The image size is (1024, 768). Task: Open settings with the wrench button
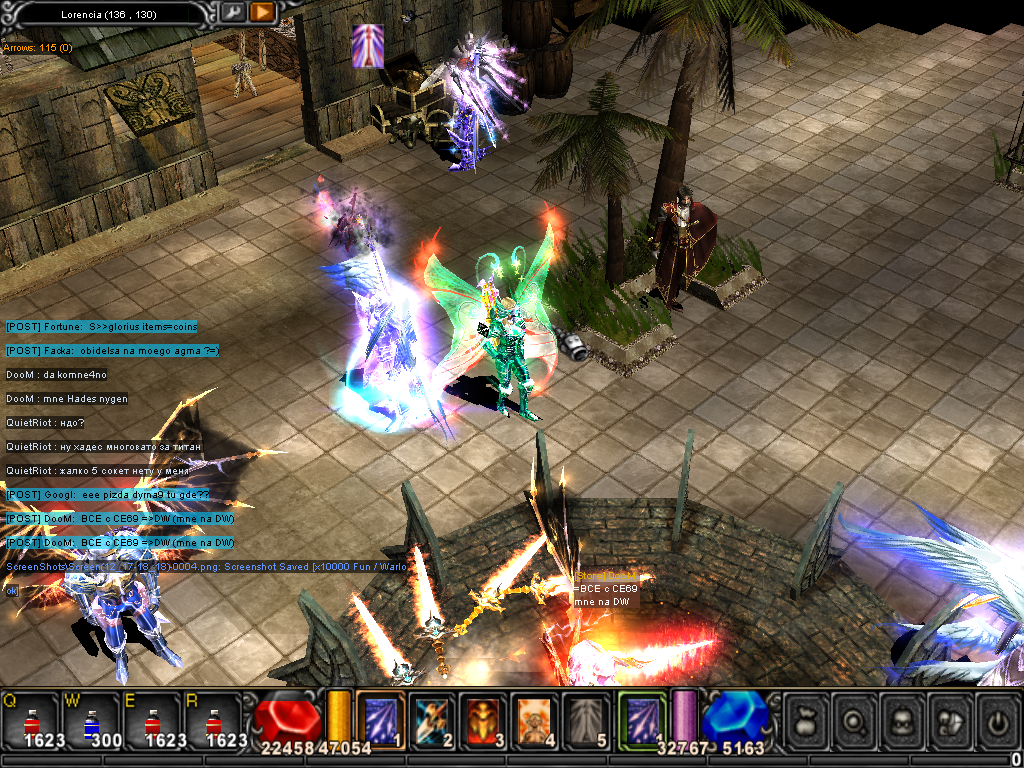233,12
